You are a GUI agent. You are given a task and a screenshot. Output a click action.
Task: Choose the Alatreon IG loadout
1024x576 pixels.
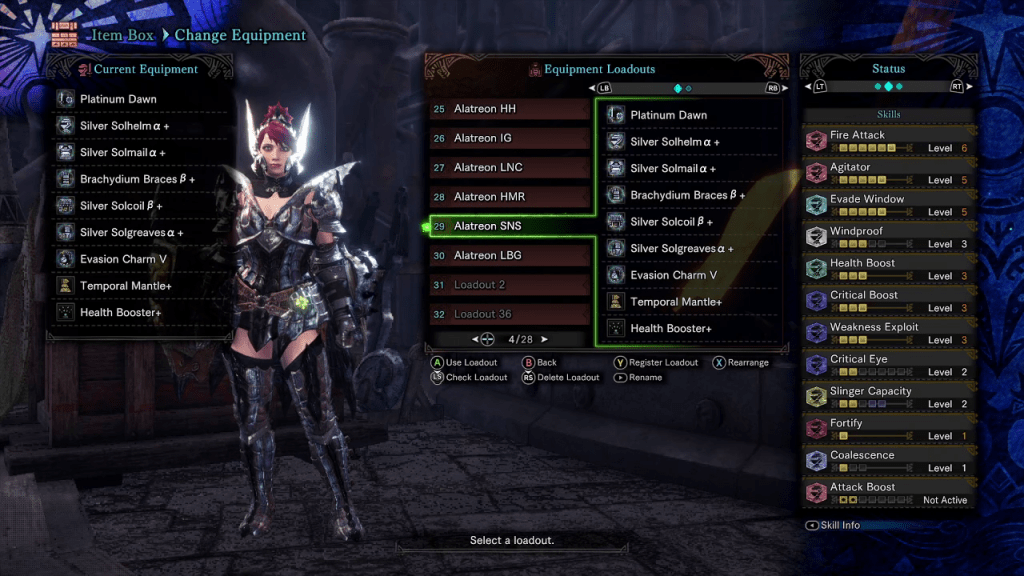click(508, 138)
